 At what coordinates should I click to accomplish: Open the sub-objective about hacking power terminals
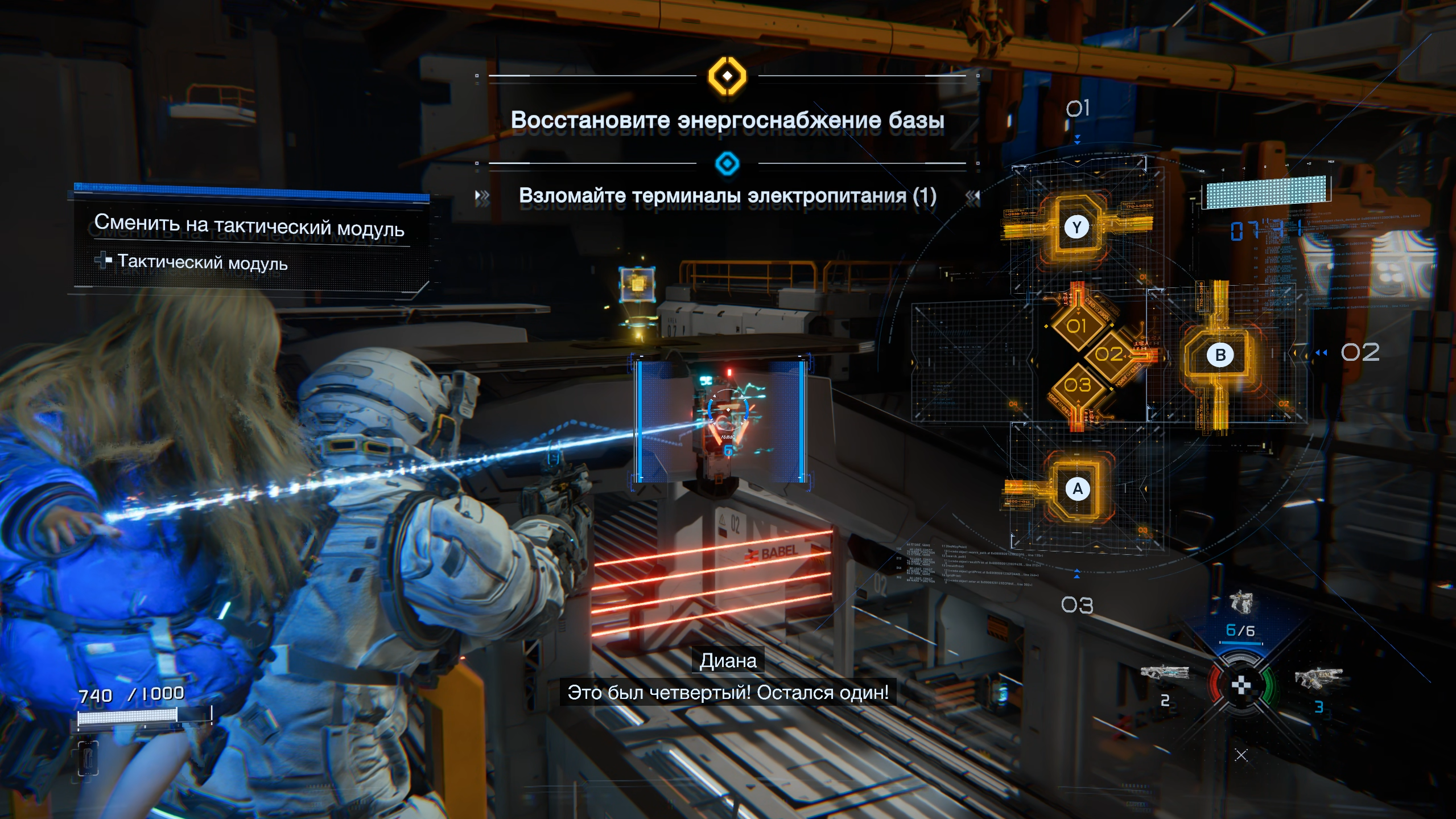coord(727,196)
